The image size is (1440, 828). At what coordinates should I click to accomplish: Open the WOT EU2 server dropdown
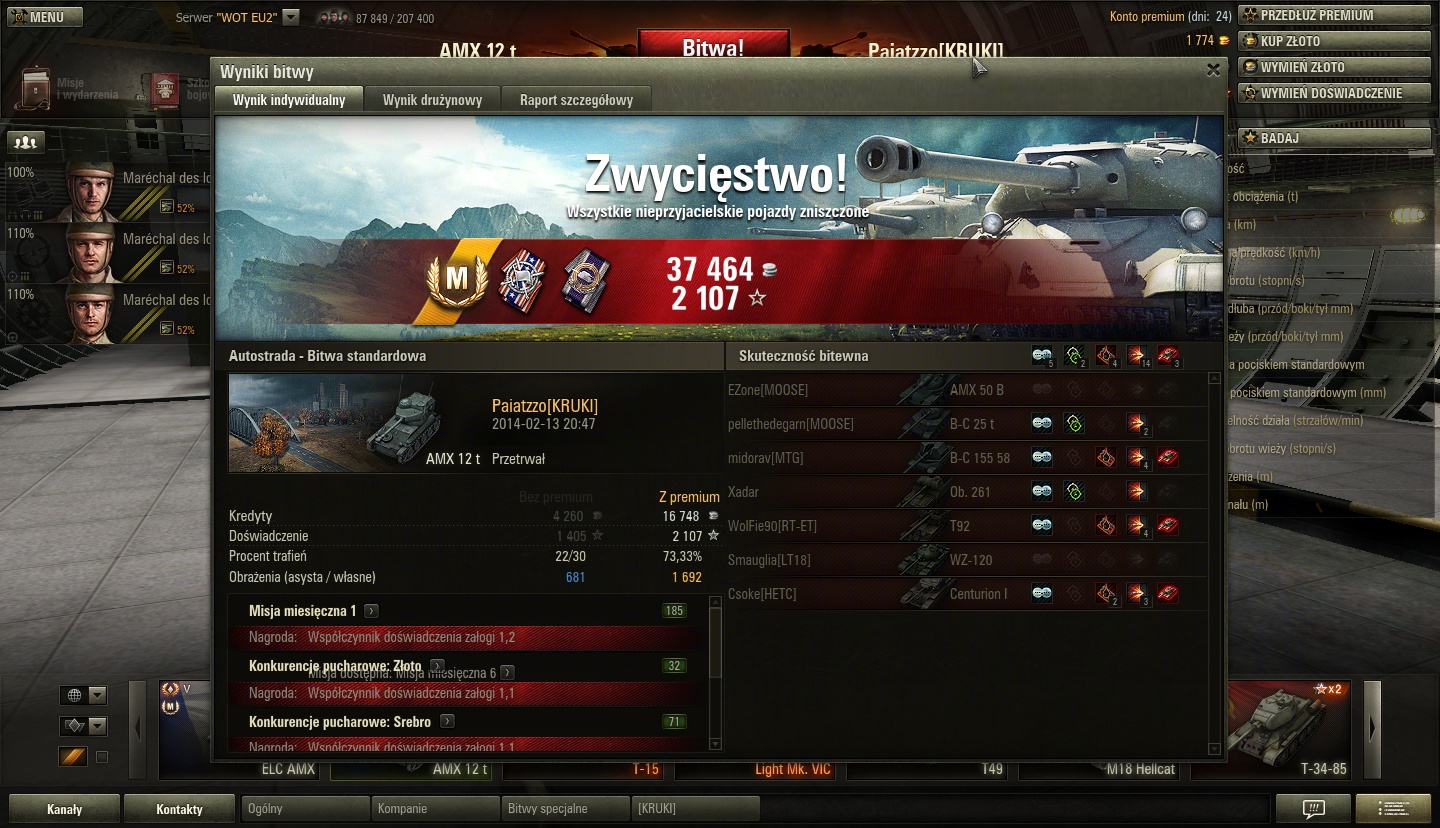pyautogui.click(x=291, y=17)
